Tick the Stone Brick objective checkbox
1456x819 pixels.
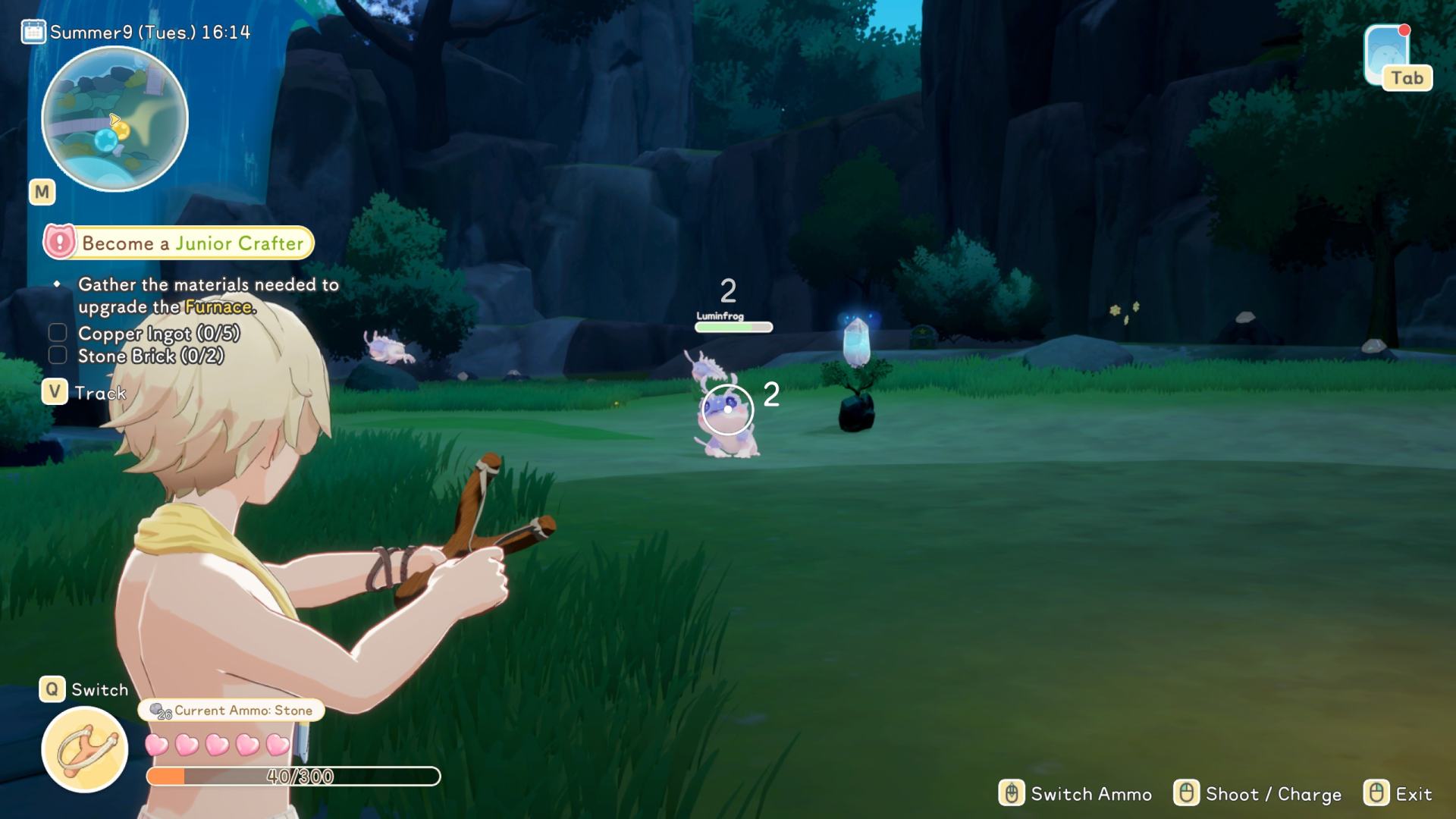pyautogui.click(x=58, y=356)
